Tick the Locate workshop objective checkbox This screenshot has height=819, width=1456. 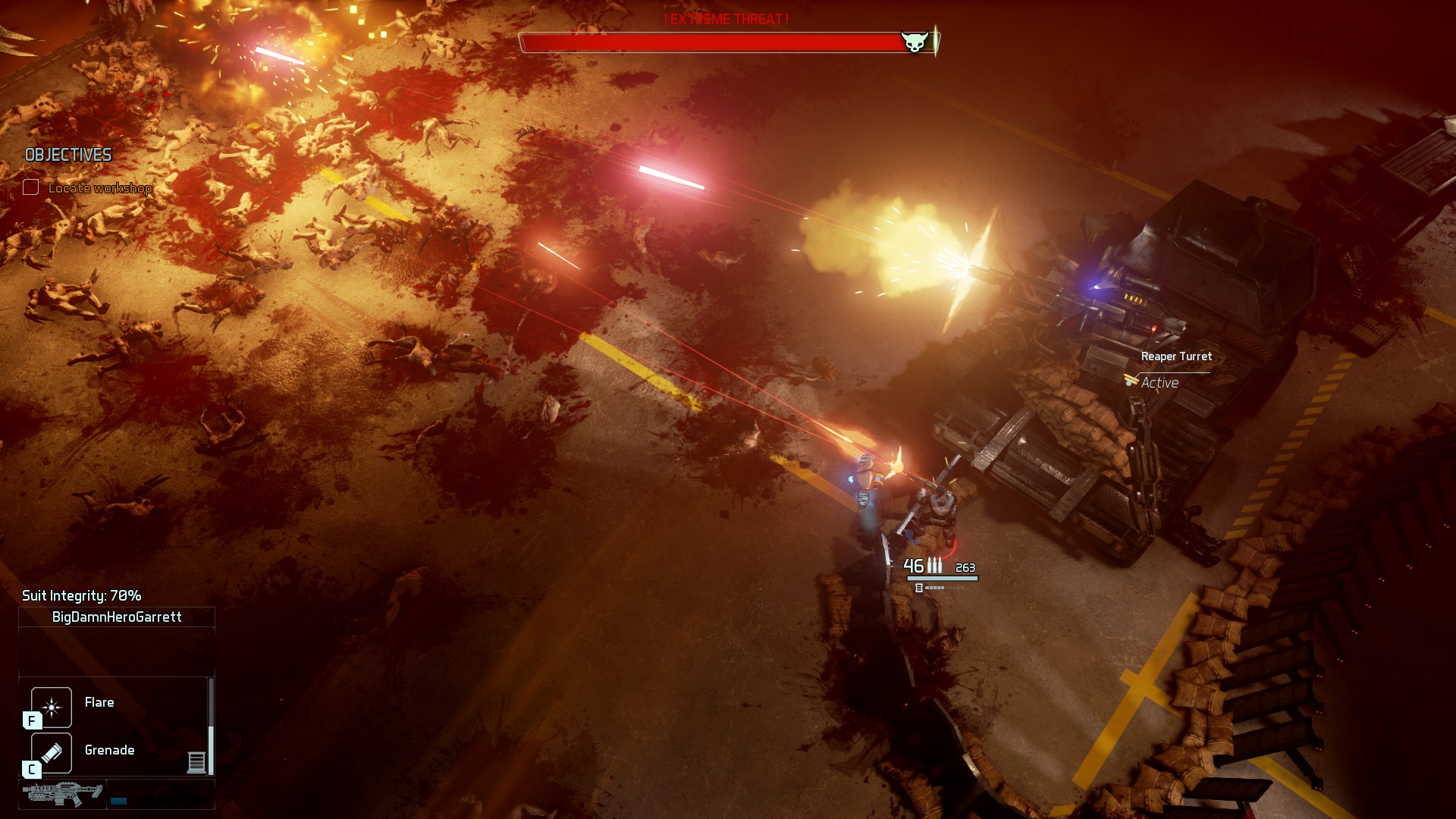pyautogui.click(x=31, y=187)
